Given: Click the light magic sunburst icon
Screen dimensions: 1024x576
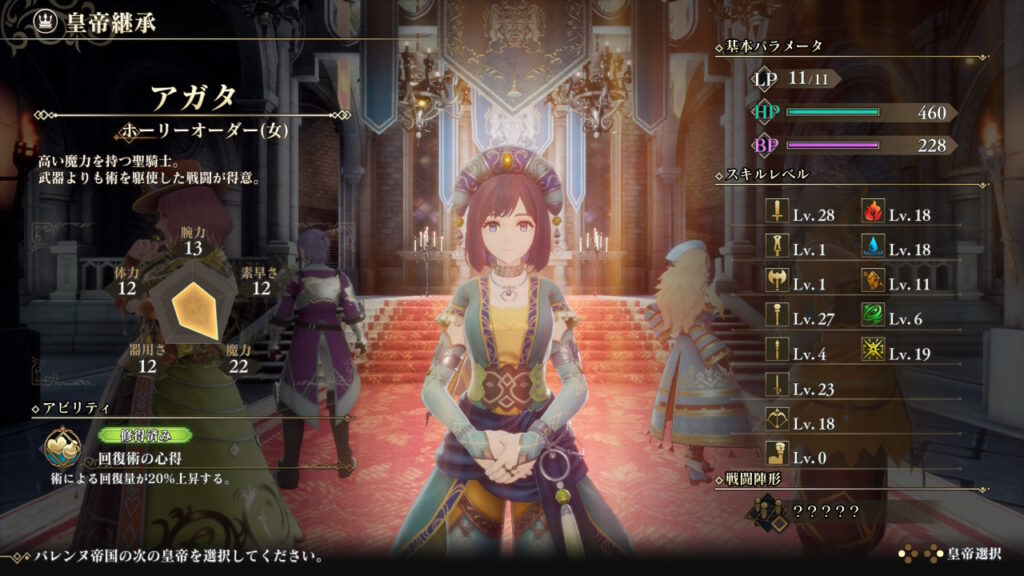Looking at the screenshot, I should tap(872, 349).
